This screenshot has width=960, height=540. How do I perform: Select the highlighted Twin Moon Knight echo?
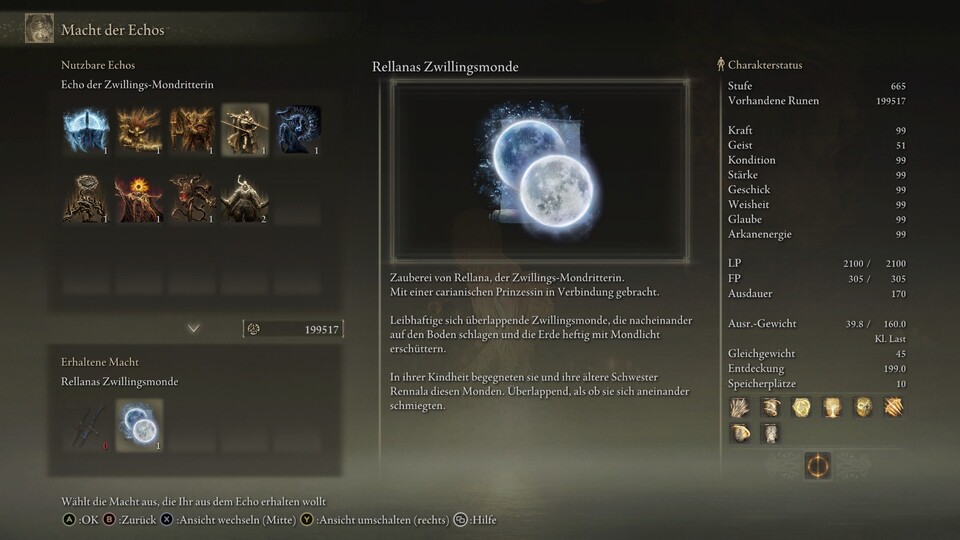click(245, 128)
